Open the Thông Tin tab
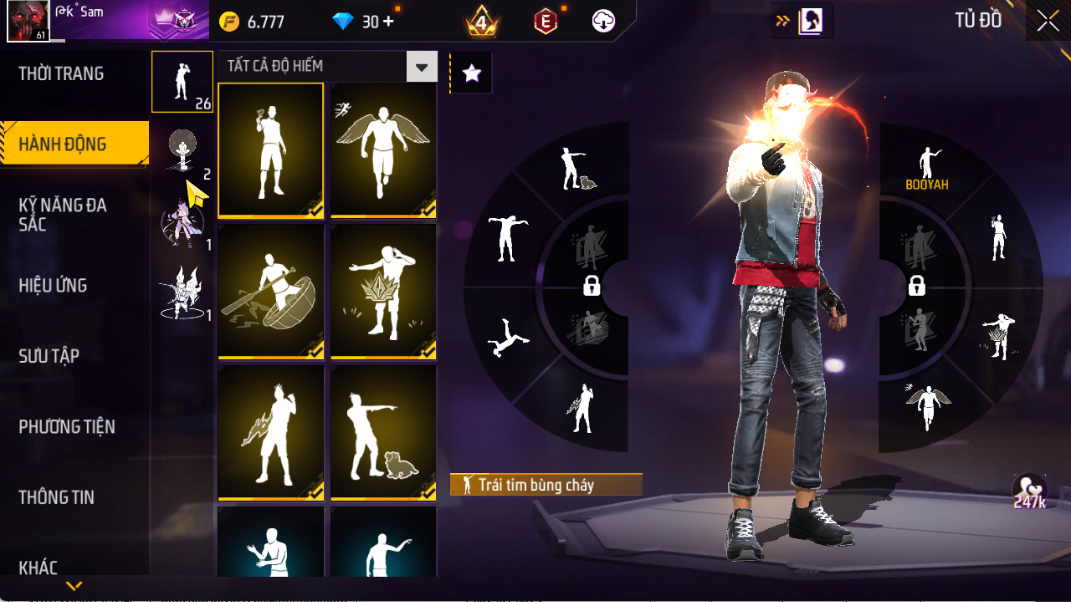 click(57, 497)
